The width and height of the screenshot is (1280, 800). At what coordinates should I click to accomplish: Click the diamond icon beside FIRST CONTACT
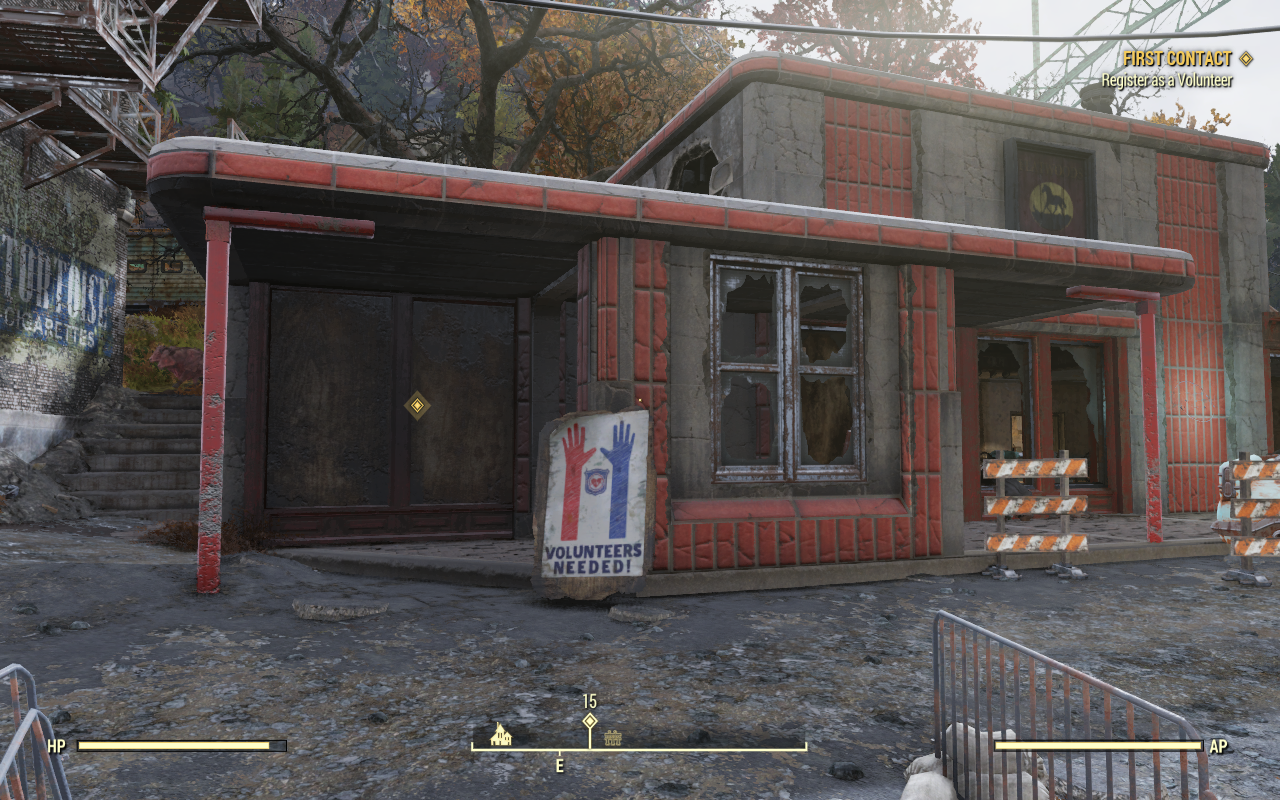(1245, 58)
